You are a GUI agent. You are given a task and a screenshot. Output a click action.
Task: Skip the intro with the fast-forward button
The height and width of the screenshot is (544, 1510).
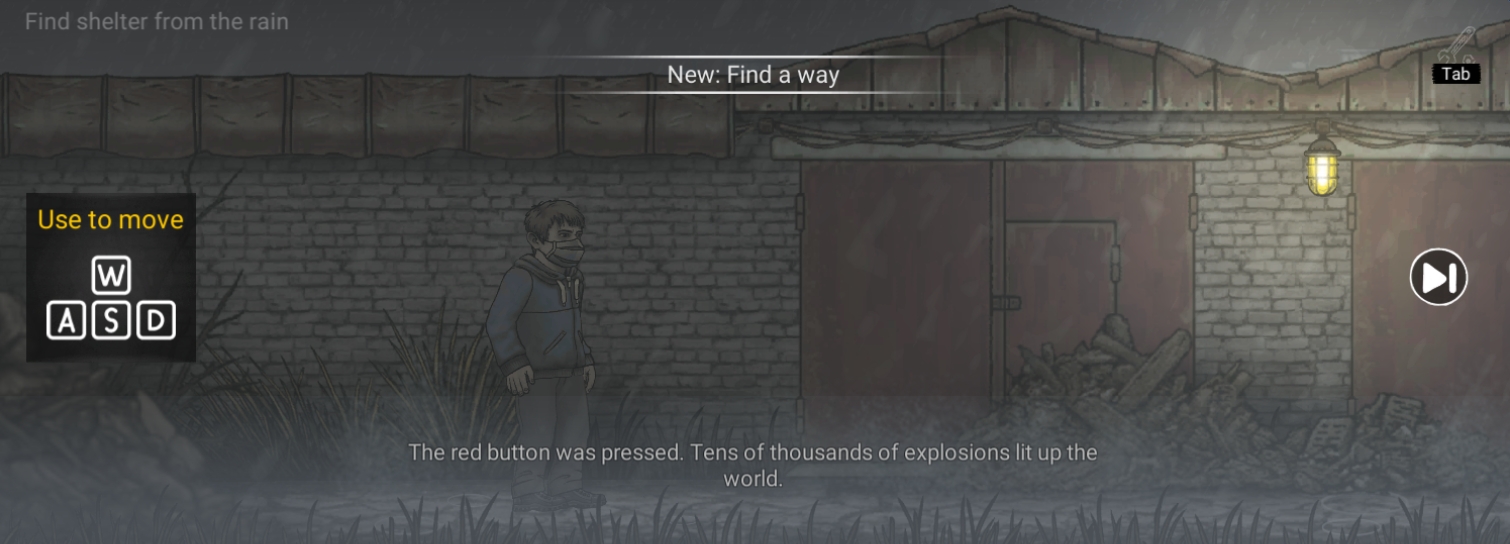point(1438,277)
